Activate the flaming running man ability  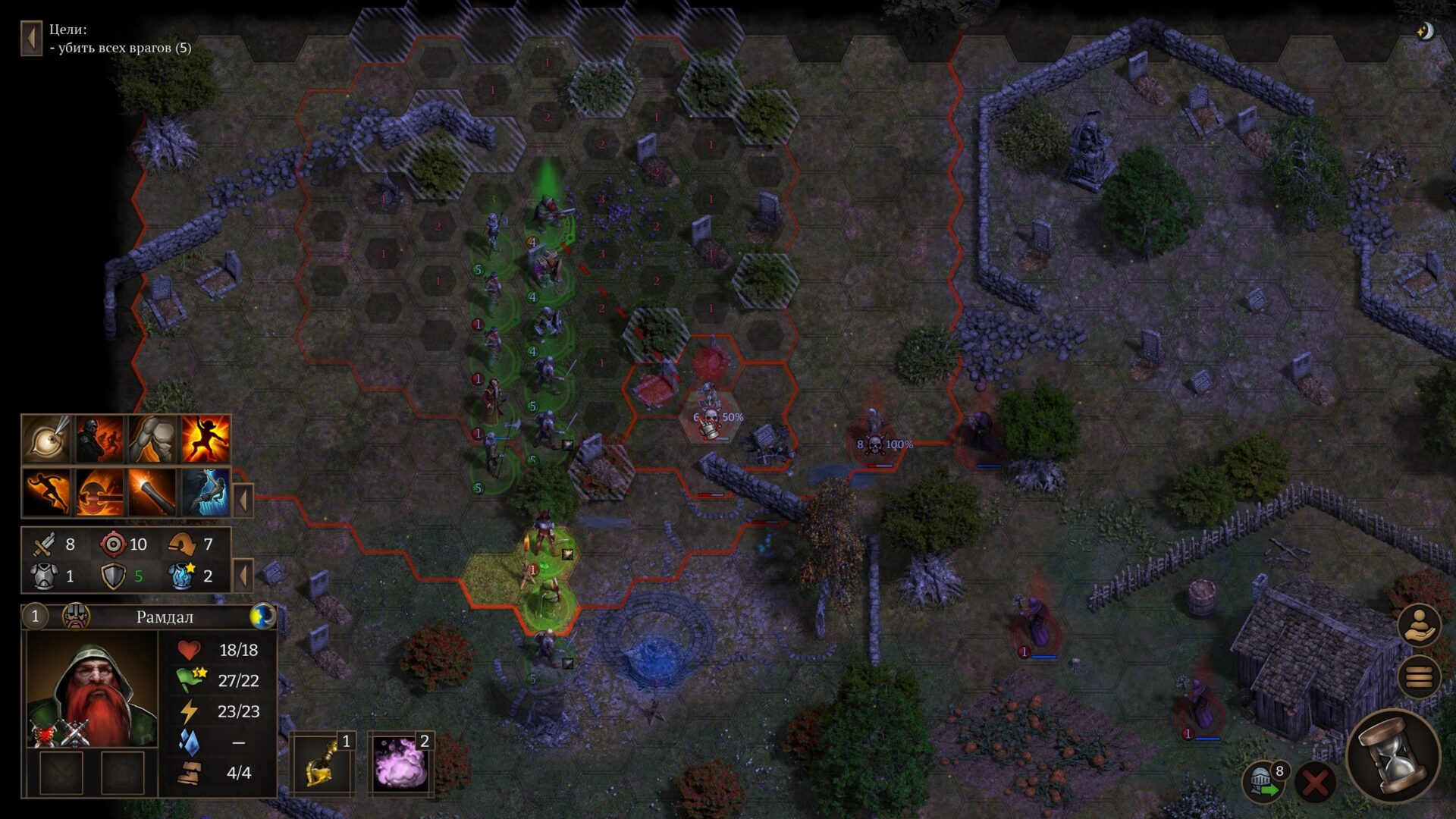coord(47,492)
